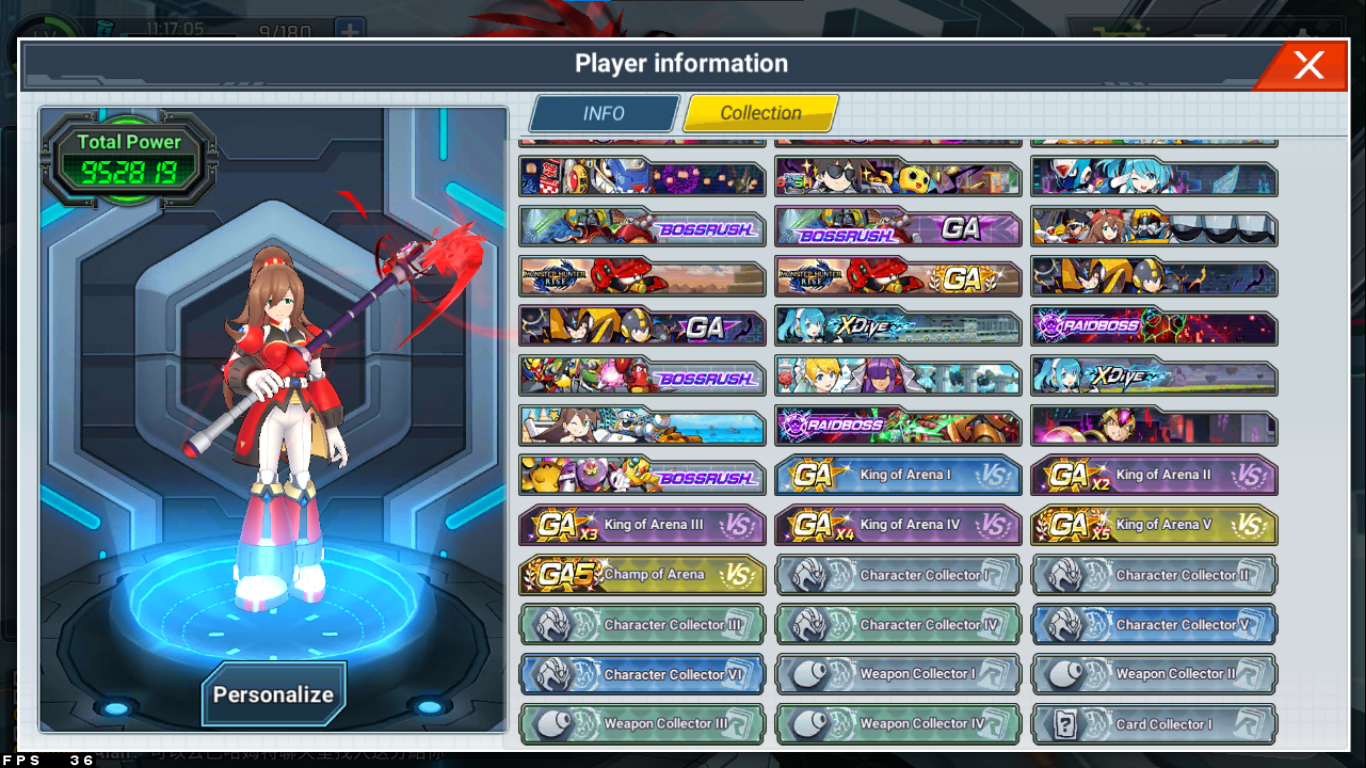The width and height of the screenshot is (1366, 768).
Task: Select the Champ of Arena badge
Action: coord(642,575)
